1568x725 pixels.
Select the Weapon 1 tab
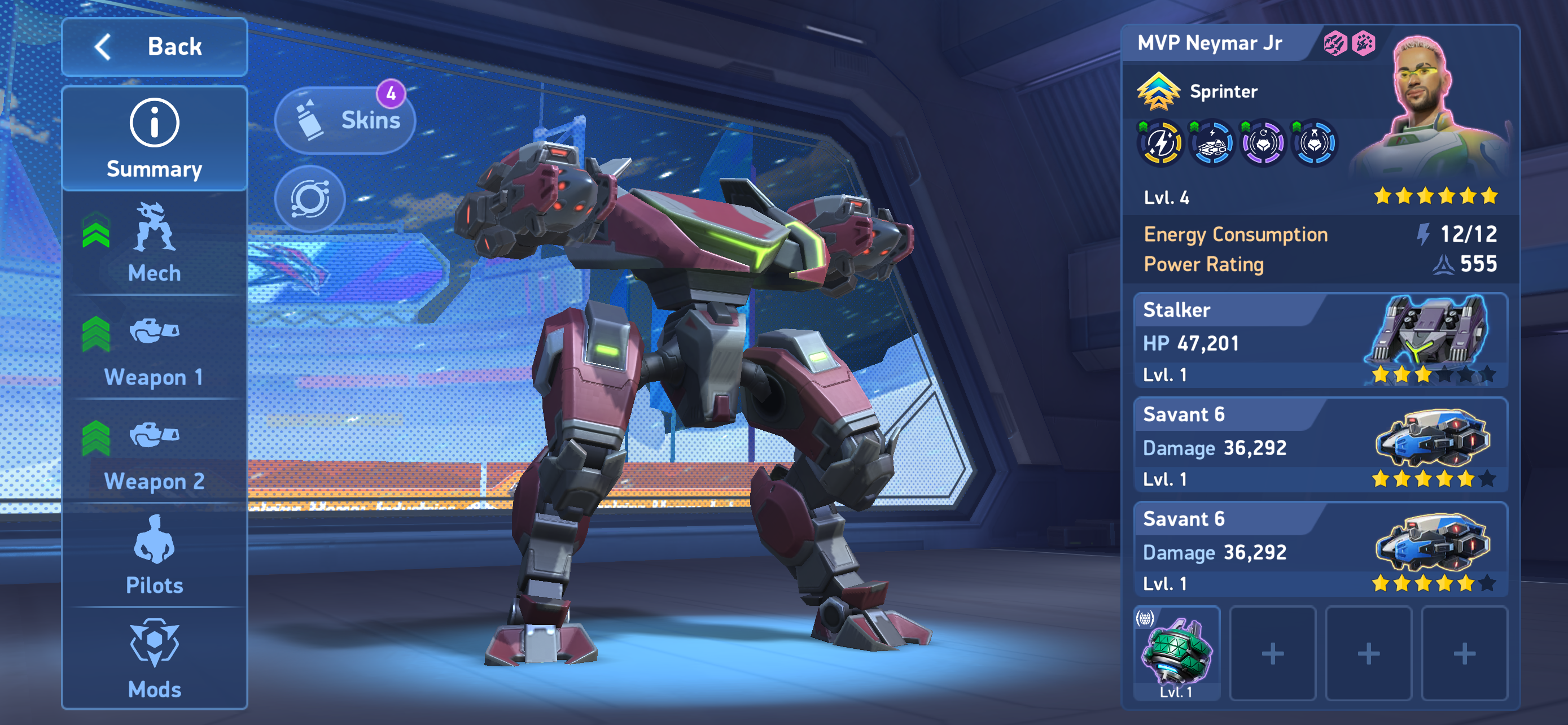coord(154,348)
